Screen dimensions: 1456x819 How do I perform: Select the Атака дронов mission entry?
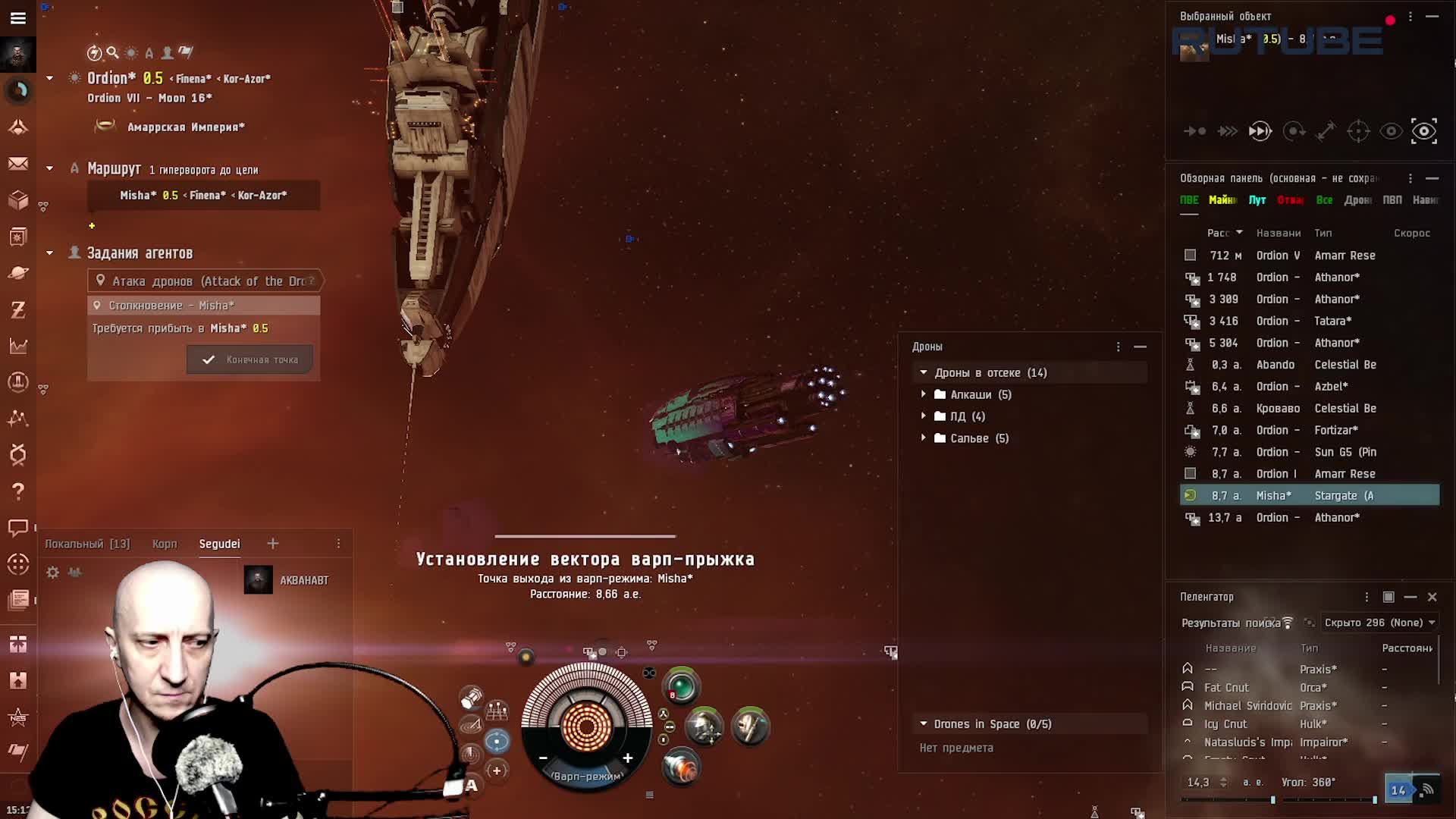point(206,281)
